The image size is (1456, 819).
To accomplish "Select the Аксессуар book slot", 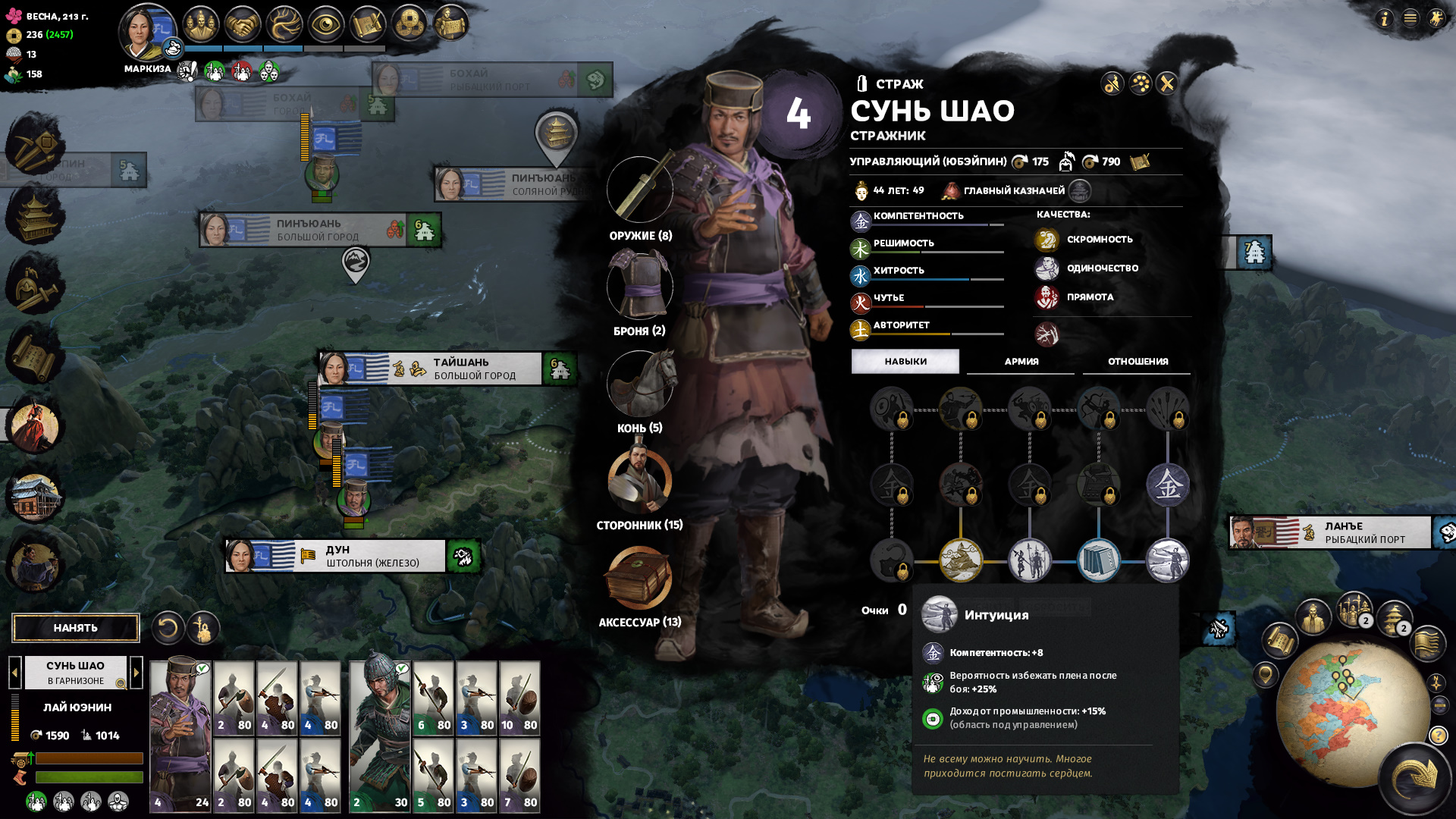I will coord(639,578).
